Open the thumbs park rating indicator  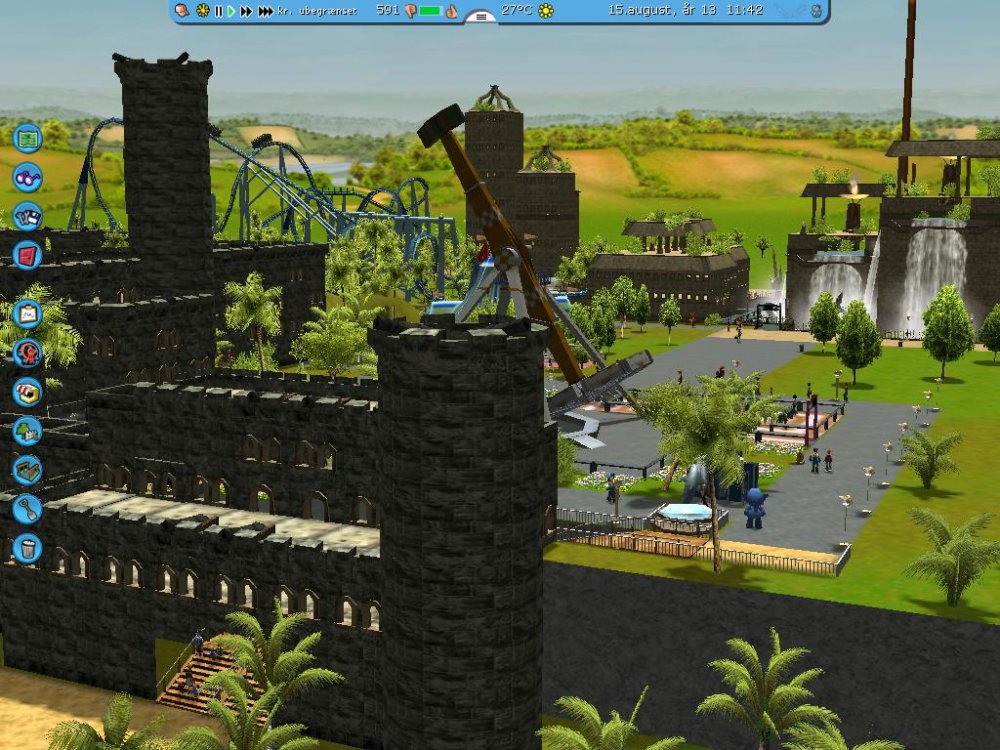click(451, 11)
